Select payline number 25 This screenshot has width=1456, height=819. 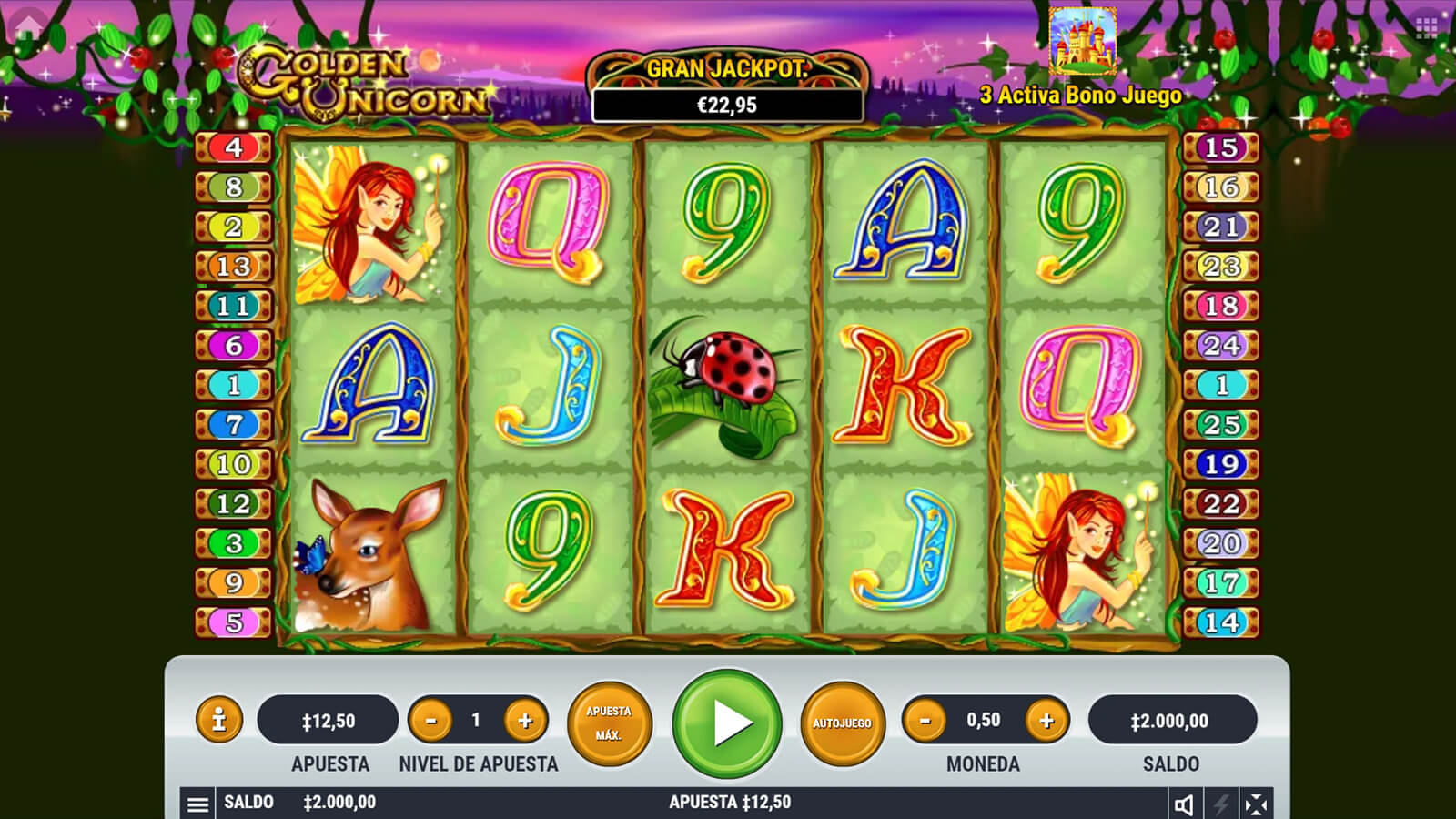pos(1221,424)
